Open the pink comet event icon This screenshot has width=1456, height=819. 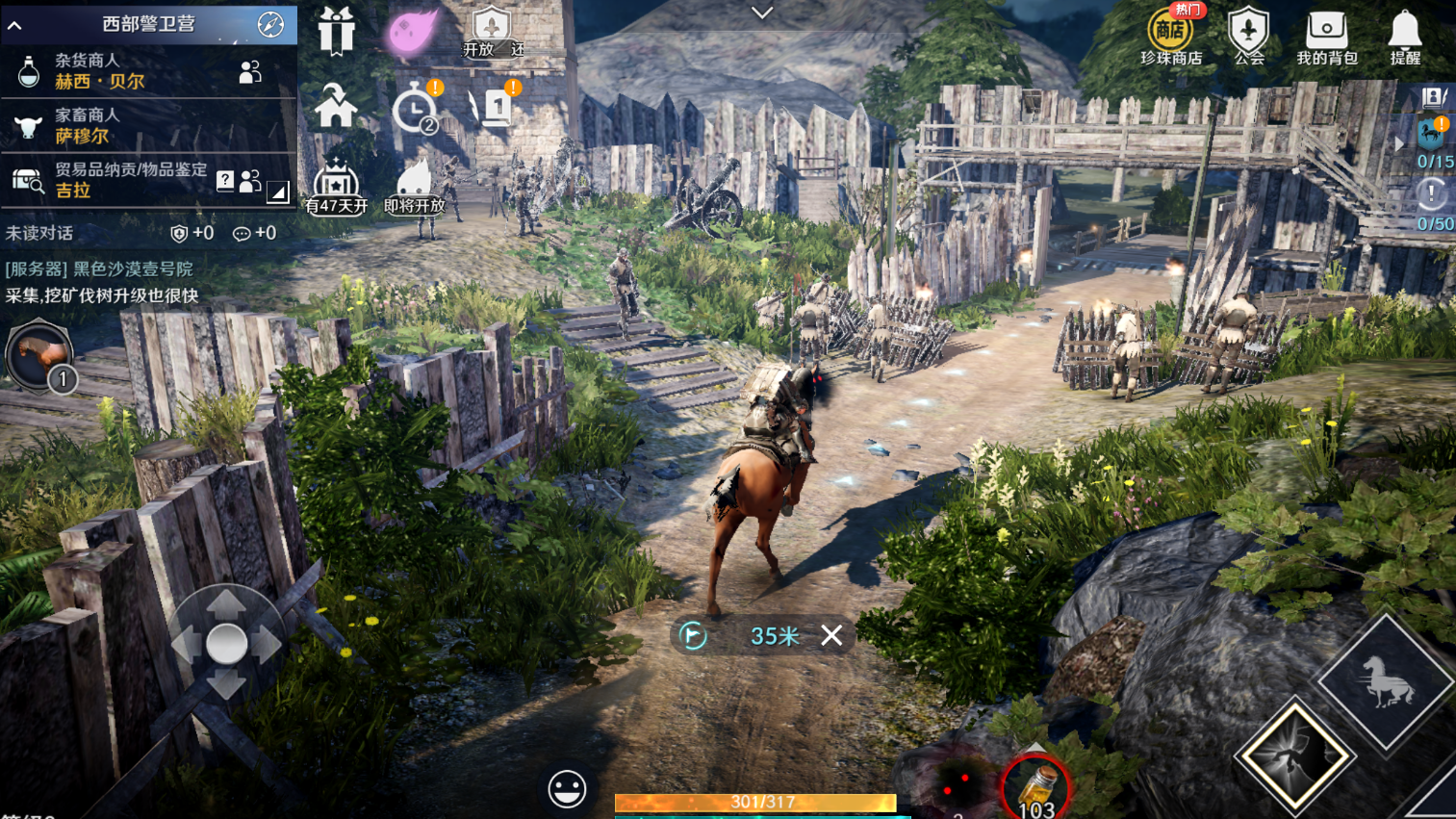pyautogui.click(x=413, y=30)
